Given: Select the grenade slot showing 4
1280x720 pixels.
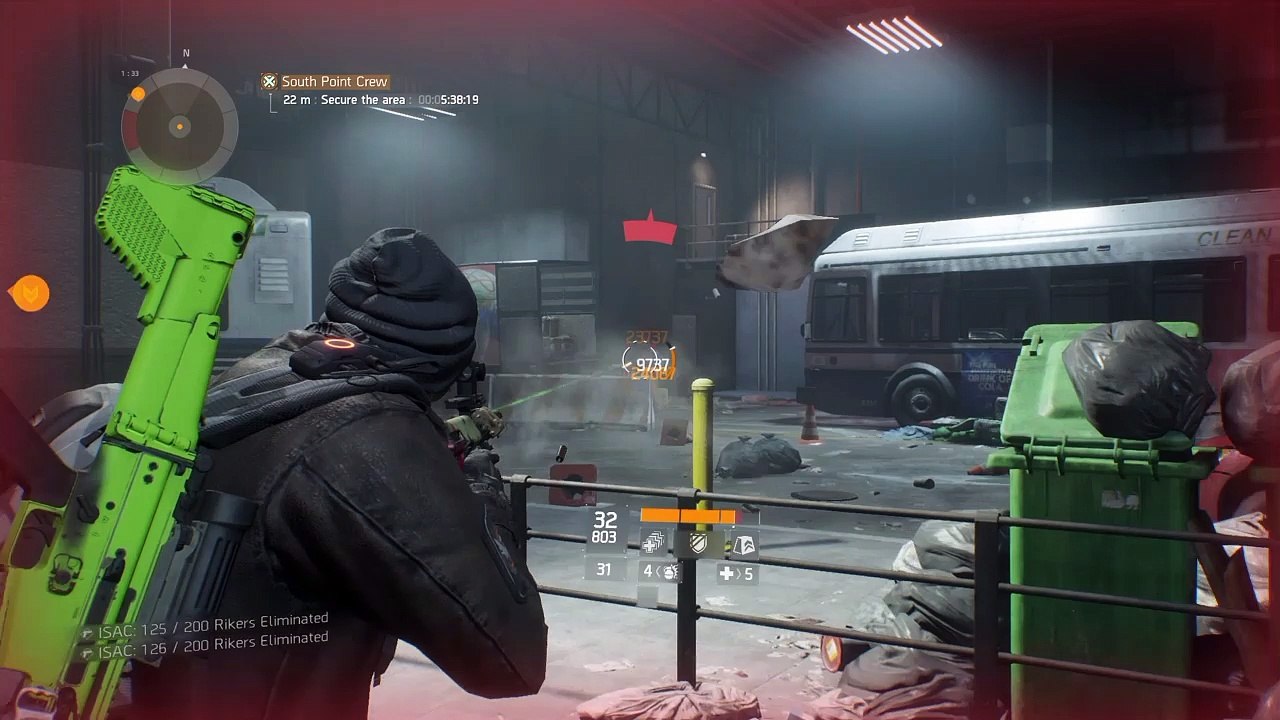Looking at the screenshot, I should tap(660, 572).
